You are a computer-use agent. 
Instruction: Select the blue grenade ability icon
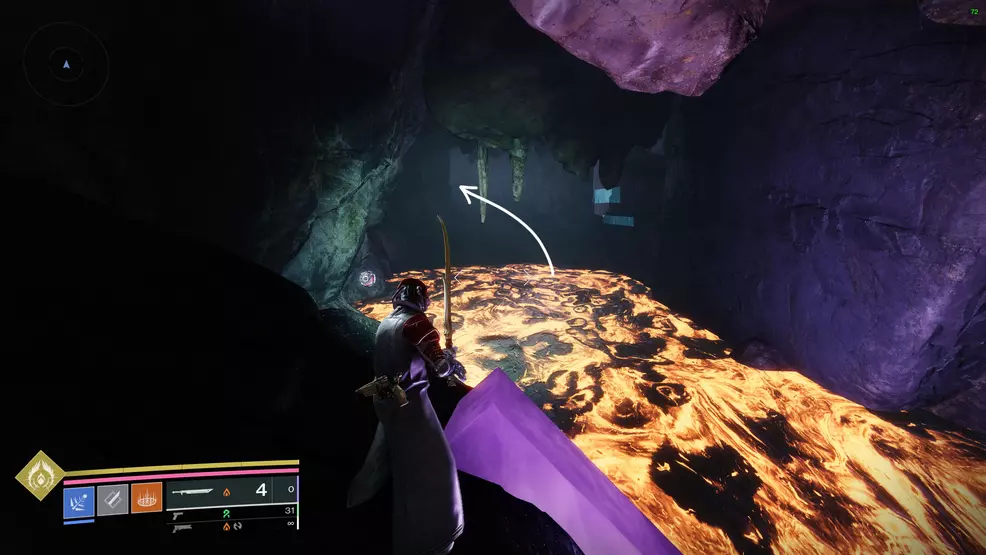click(x=79, y=498)
